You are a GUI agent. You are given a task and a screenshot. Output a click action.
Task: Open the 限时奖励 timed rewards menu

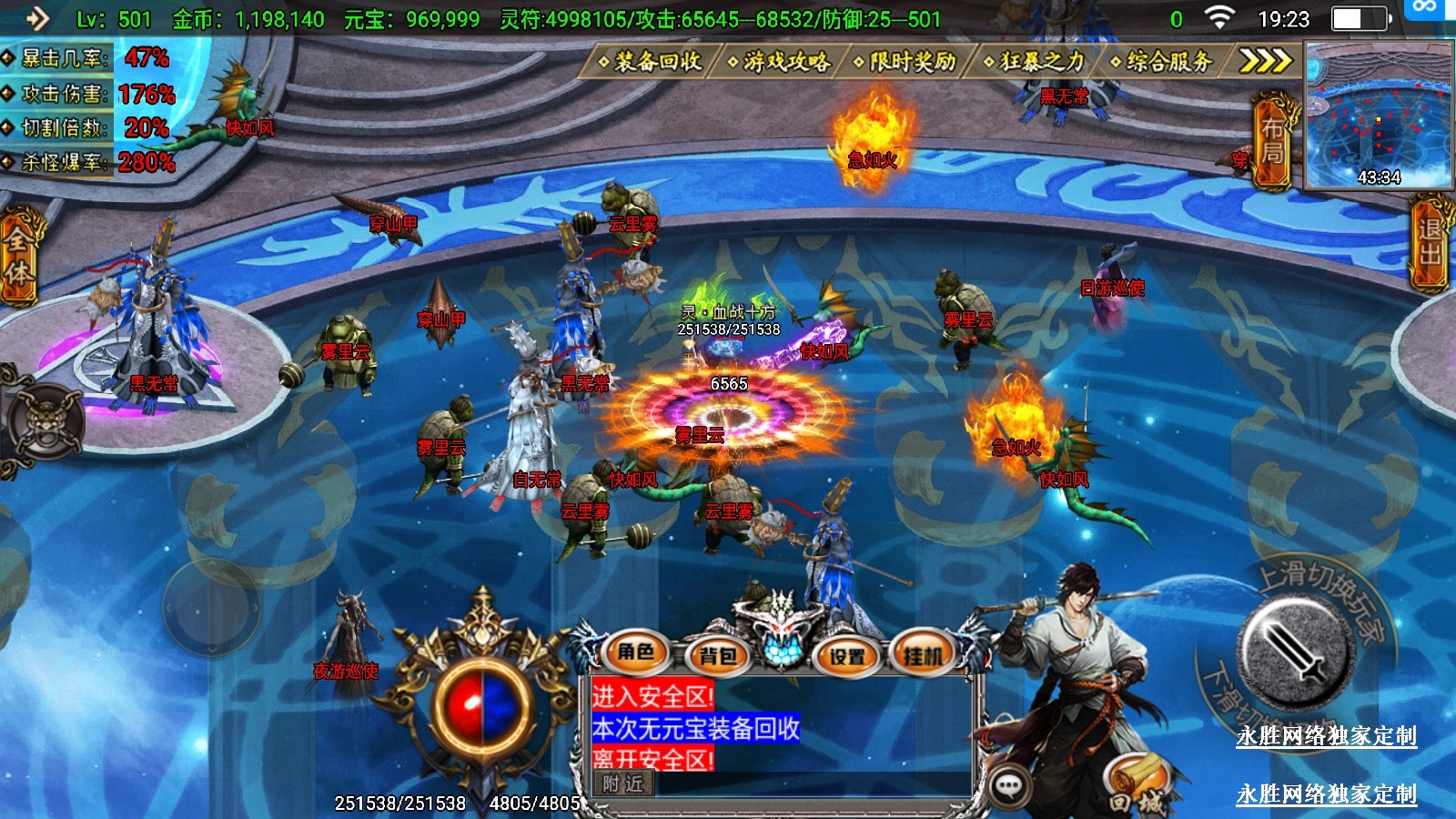coord(906,61)
